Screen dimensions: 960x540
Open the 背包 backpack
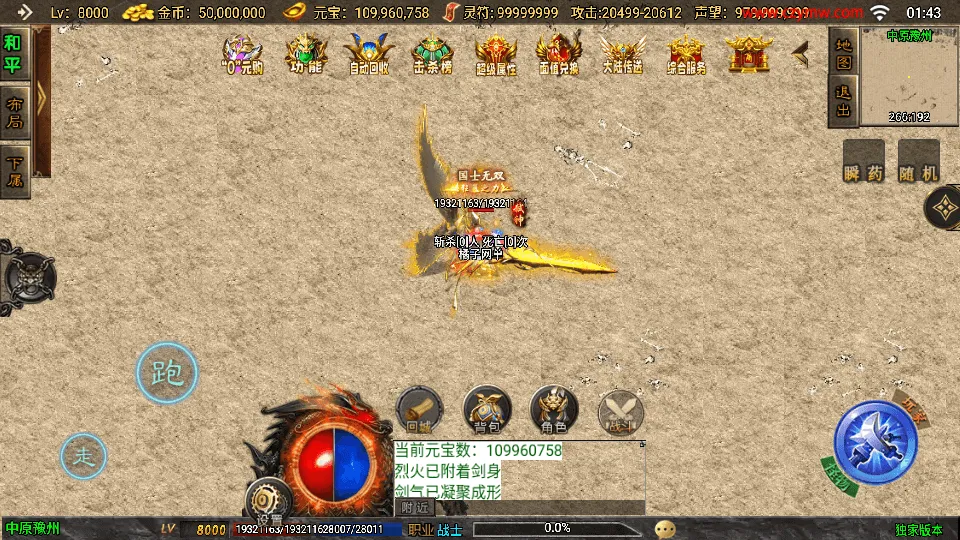pos(487,410)
